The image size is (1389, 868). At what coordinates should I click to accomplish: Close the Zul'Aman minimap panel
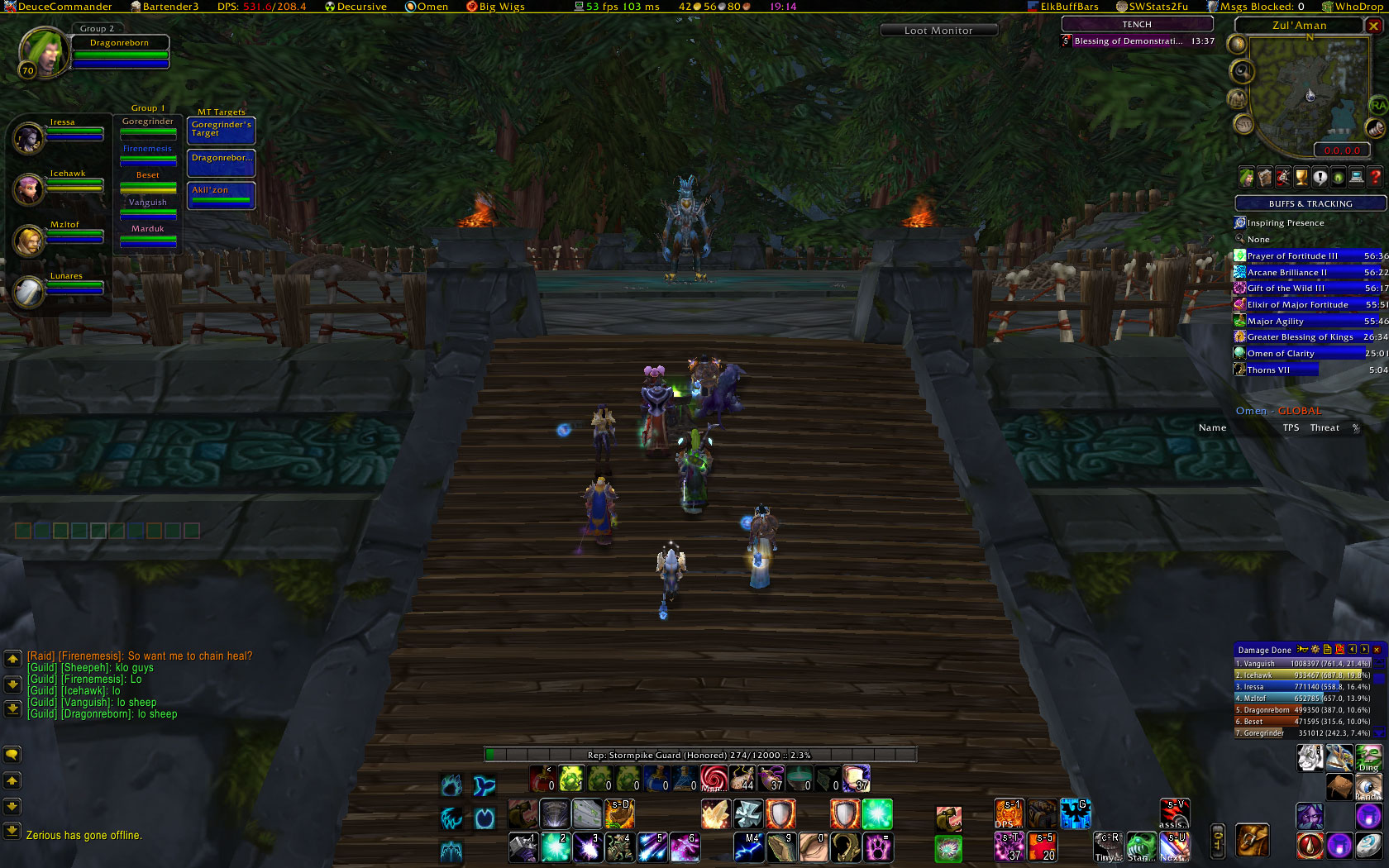[x=1374, y=26]
